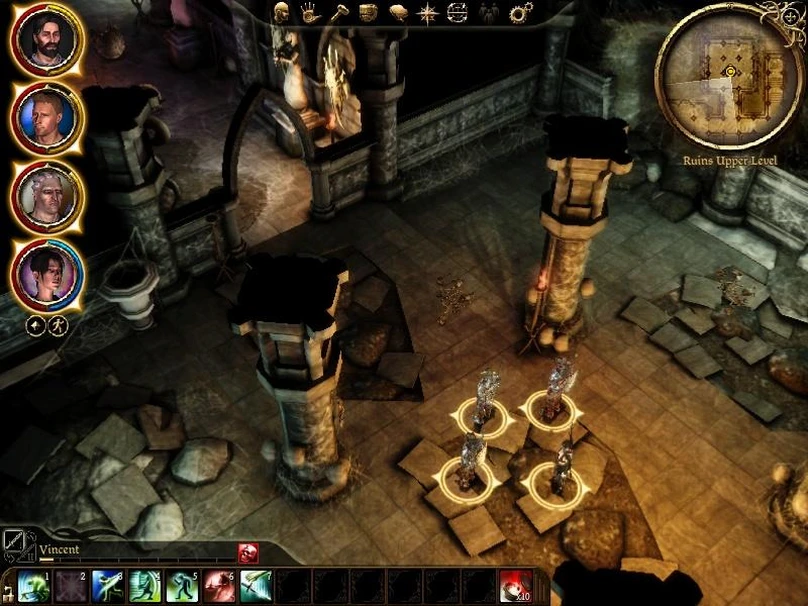
Task: Use the red ability in slot 6
Action: click(x=218, y=585)
